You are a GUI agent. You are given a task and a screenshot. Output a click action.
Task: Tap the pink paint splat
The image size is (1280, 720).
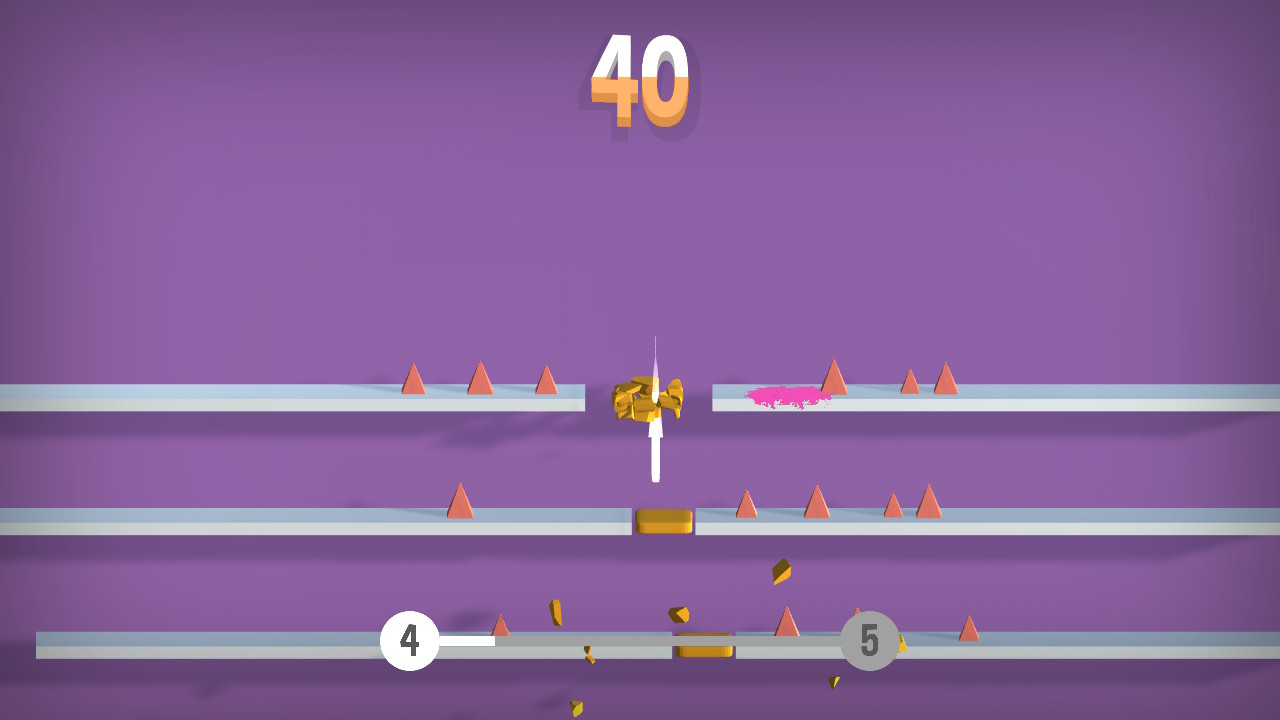point(787,396)
